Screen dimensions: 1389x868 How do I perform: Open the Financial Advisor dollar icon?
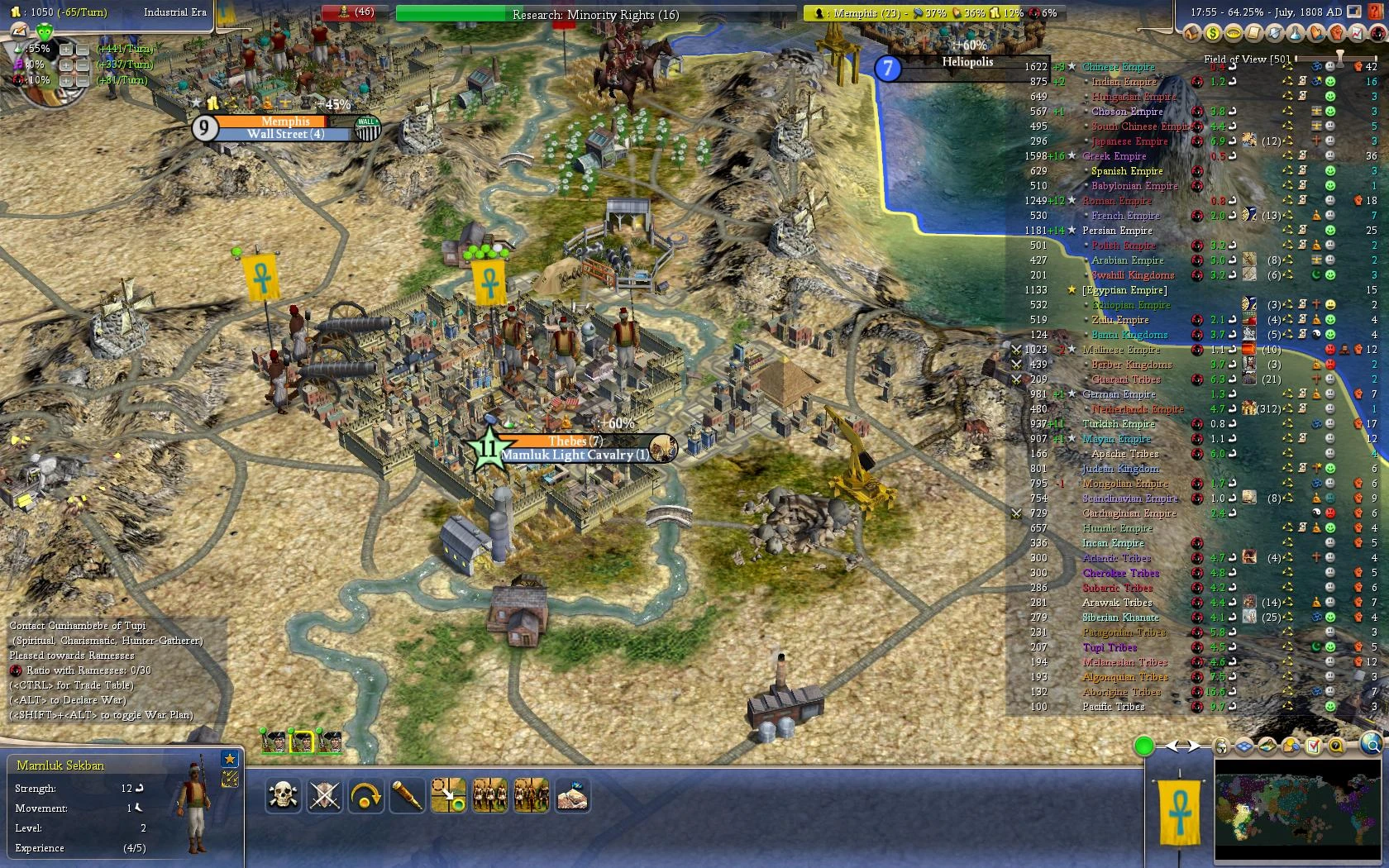pos(1212,34)
